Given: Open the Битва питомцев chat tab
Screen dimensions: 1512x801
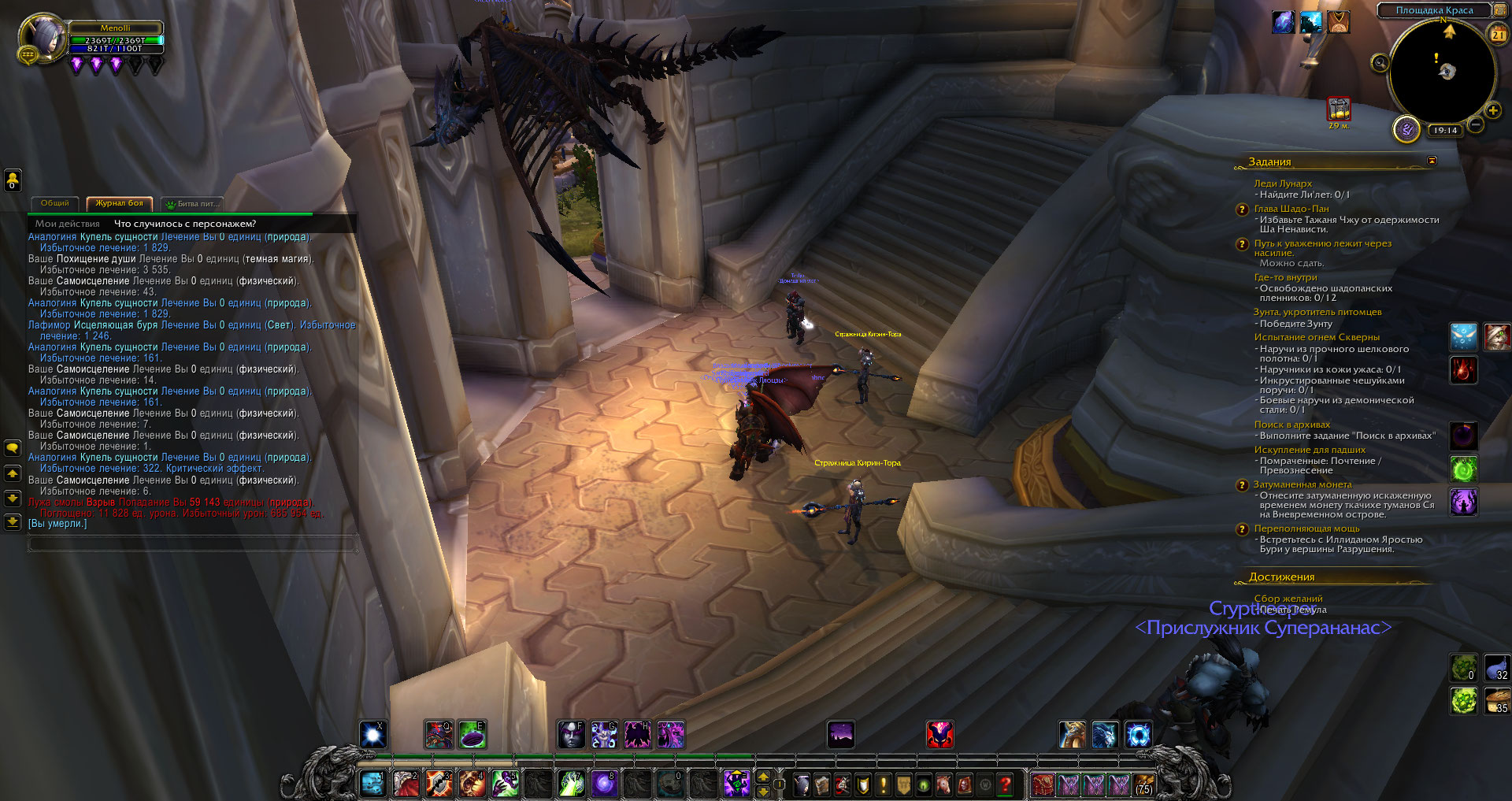Looking at the screenshot, I should coord(192,204).
